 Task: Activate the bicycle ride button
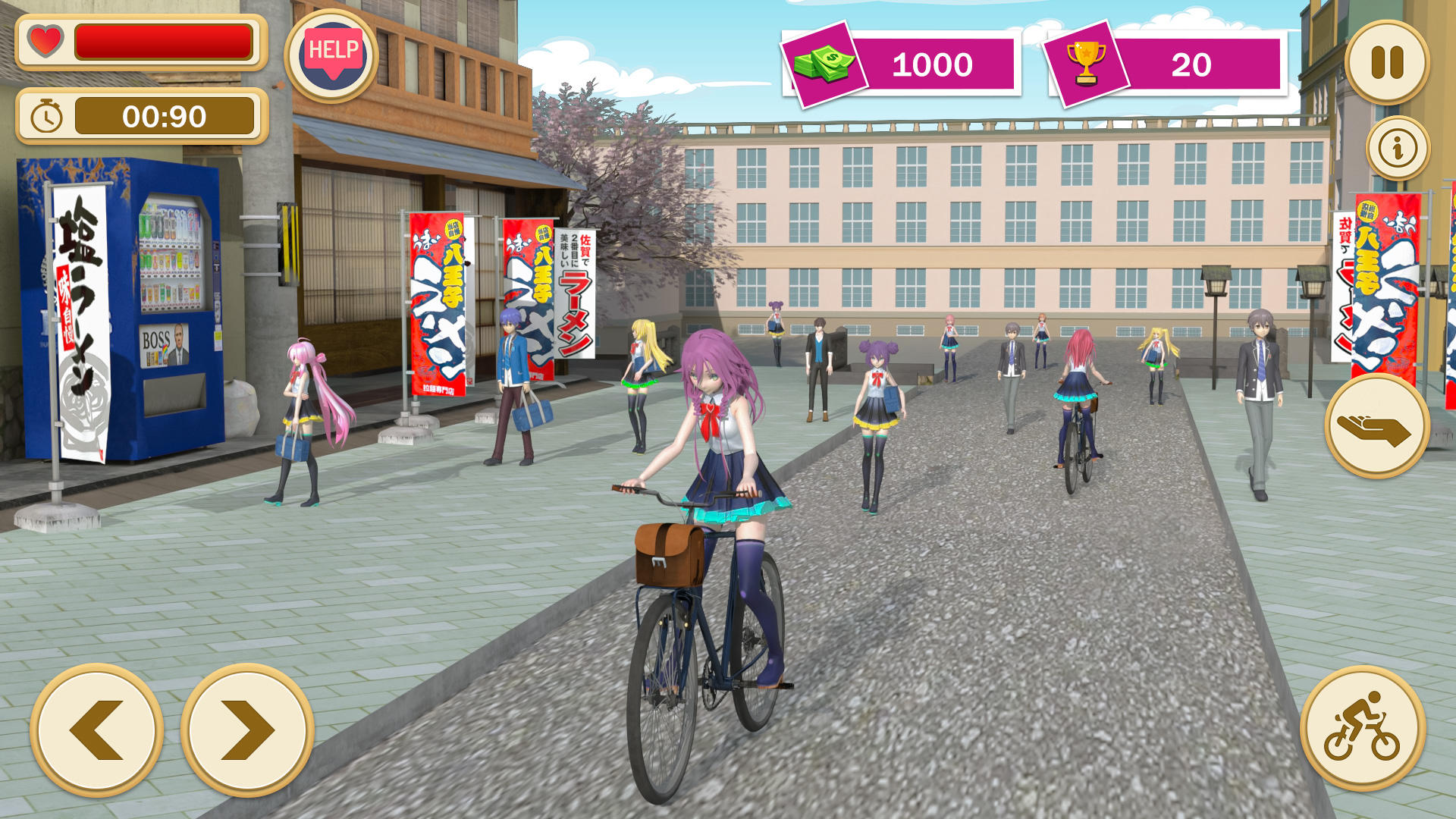click(x=1363, y=728)
